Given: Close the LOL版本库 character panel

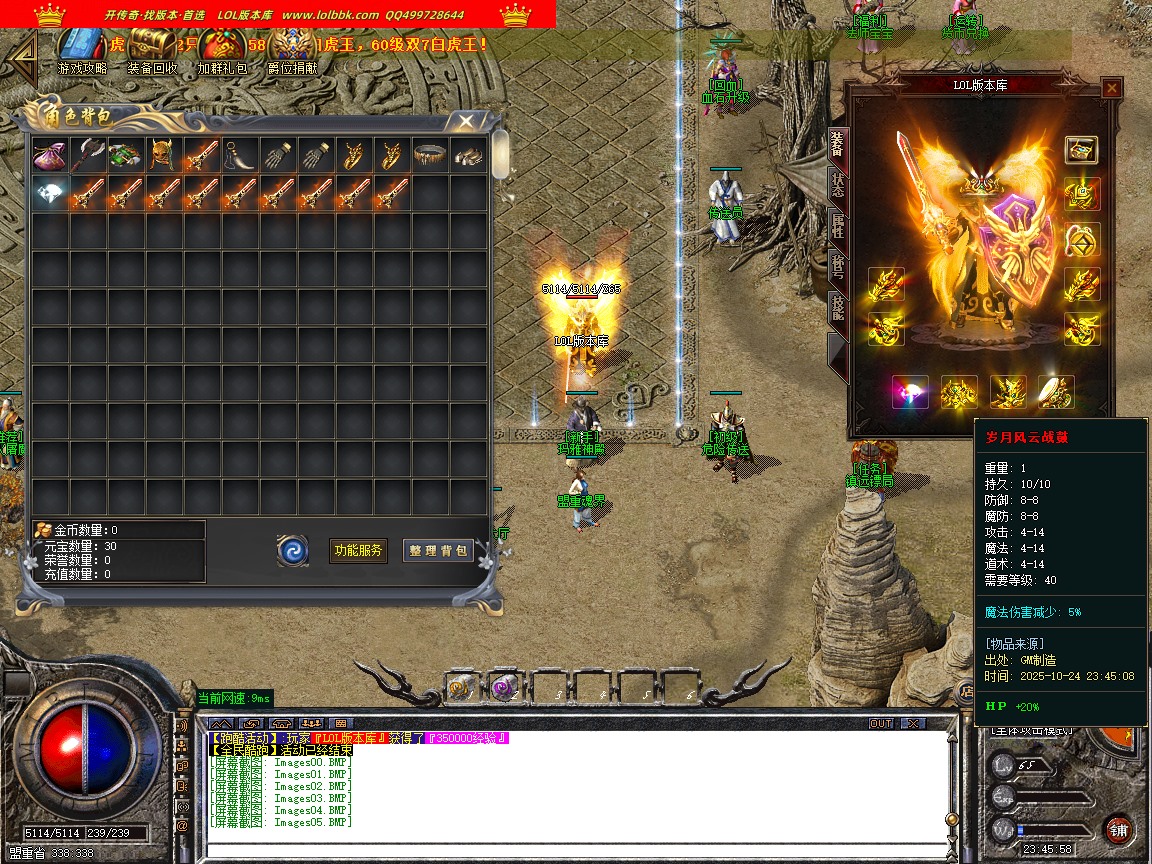Looking at the screenshot, I should (x=1111, y=88).
